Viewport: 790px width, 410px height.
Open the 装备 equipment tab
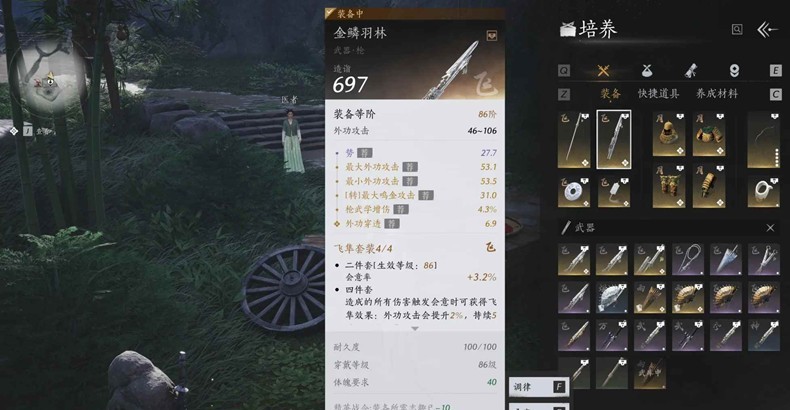610,94
